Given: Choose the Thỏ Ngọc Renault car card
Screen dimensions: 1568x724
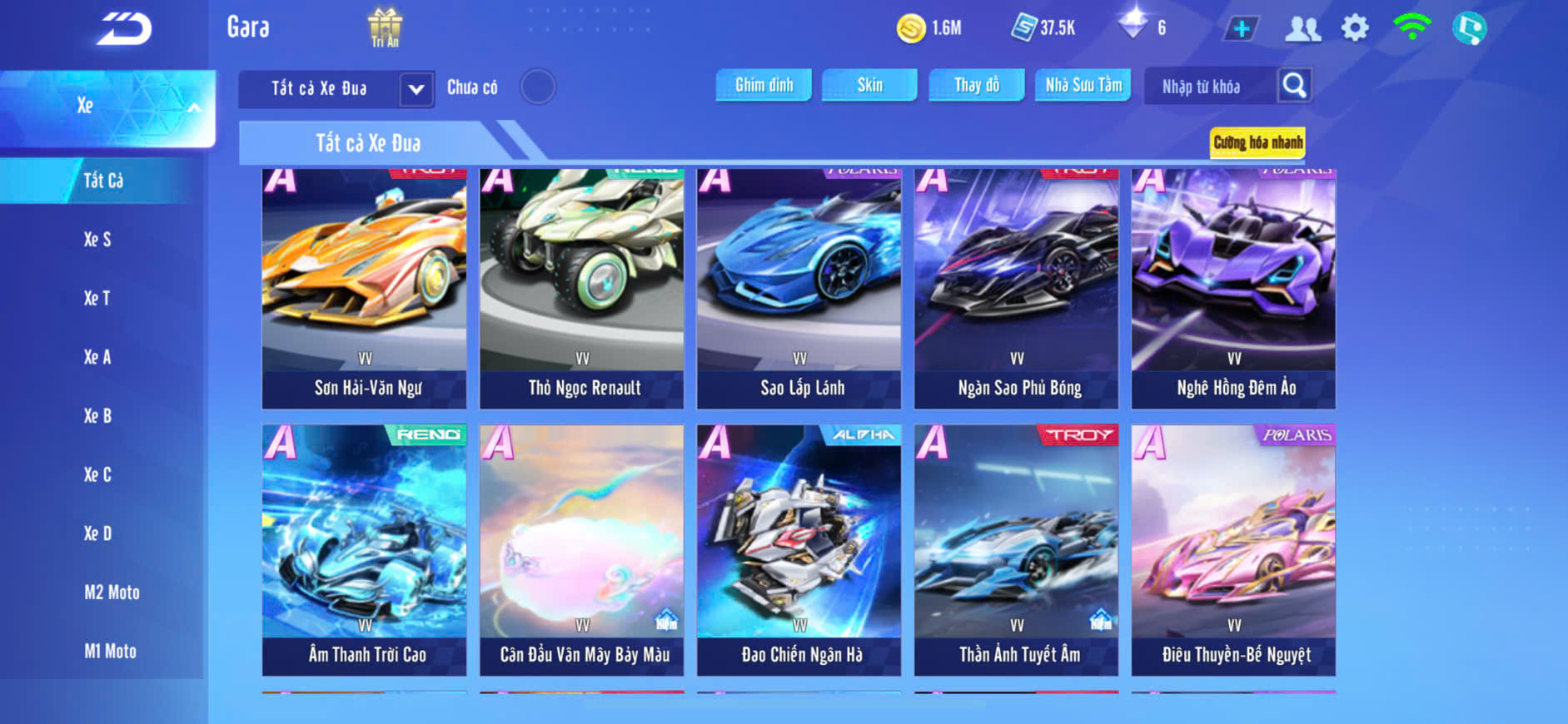Looking at the screenshot, I should [x=581, y=288].
